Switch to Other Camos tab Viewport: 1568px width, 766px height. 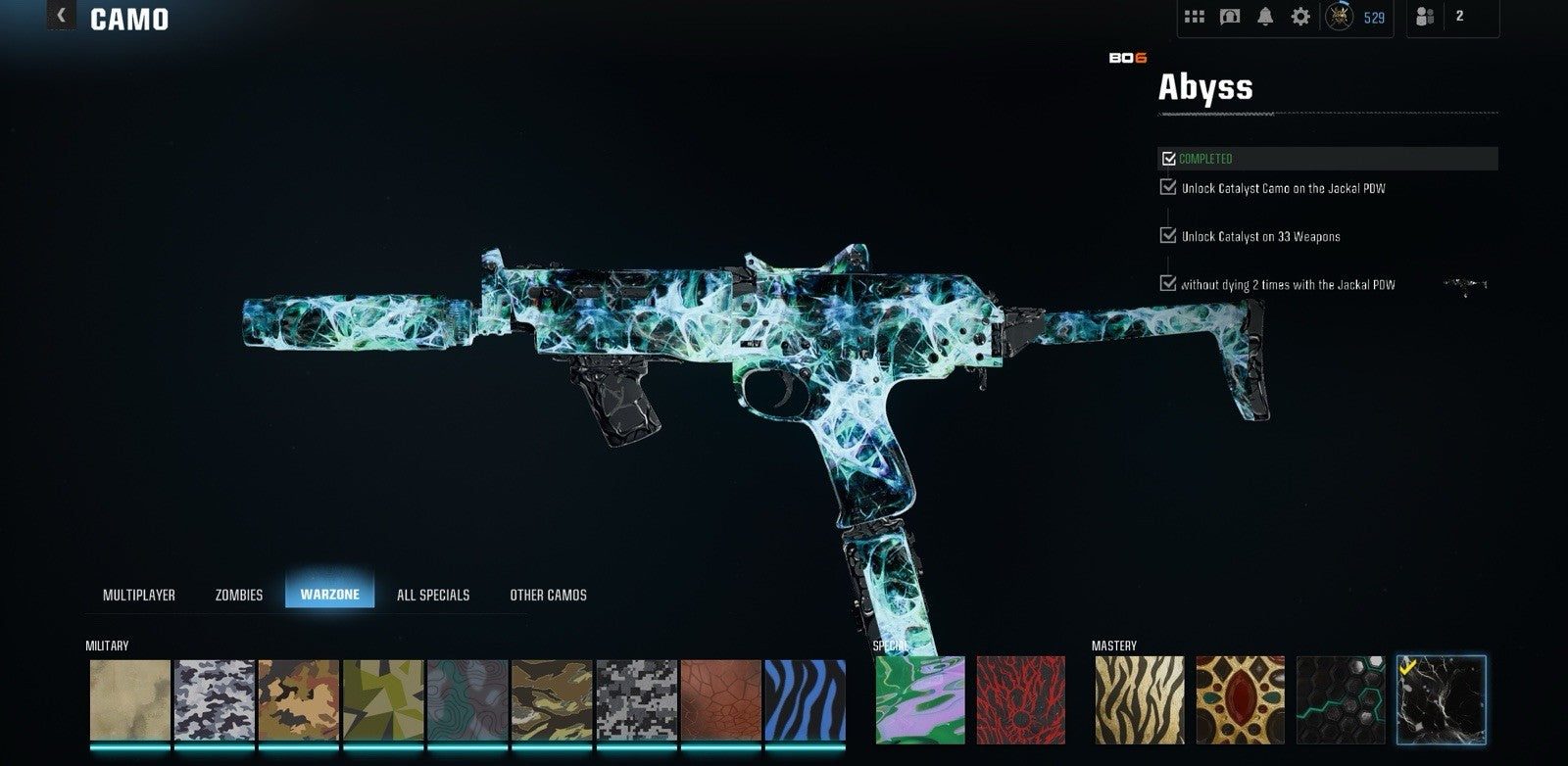click(548, 595)
